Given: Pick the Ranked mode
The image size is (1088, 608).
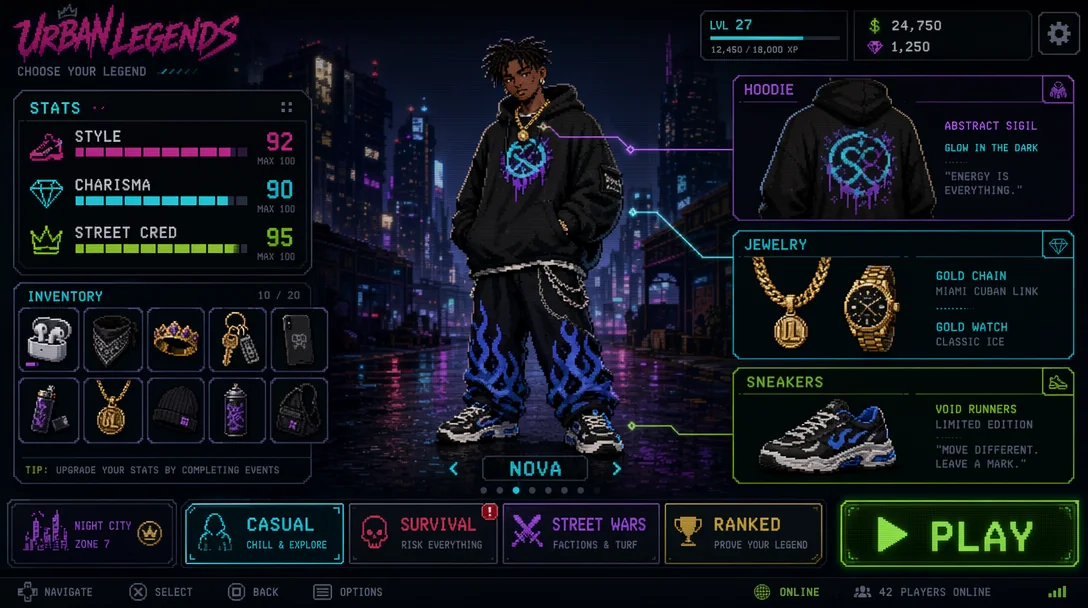Looking at the screenshot, I should click(743, 533).
